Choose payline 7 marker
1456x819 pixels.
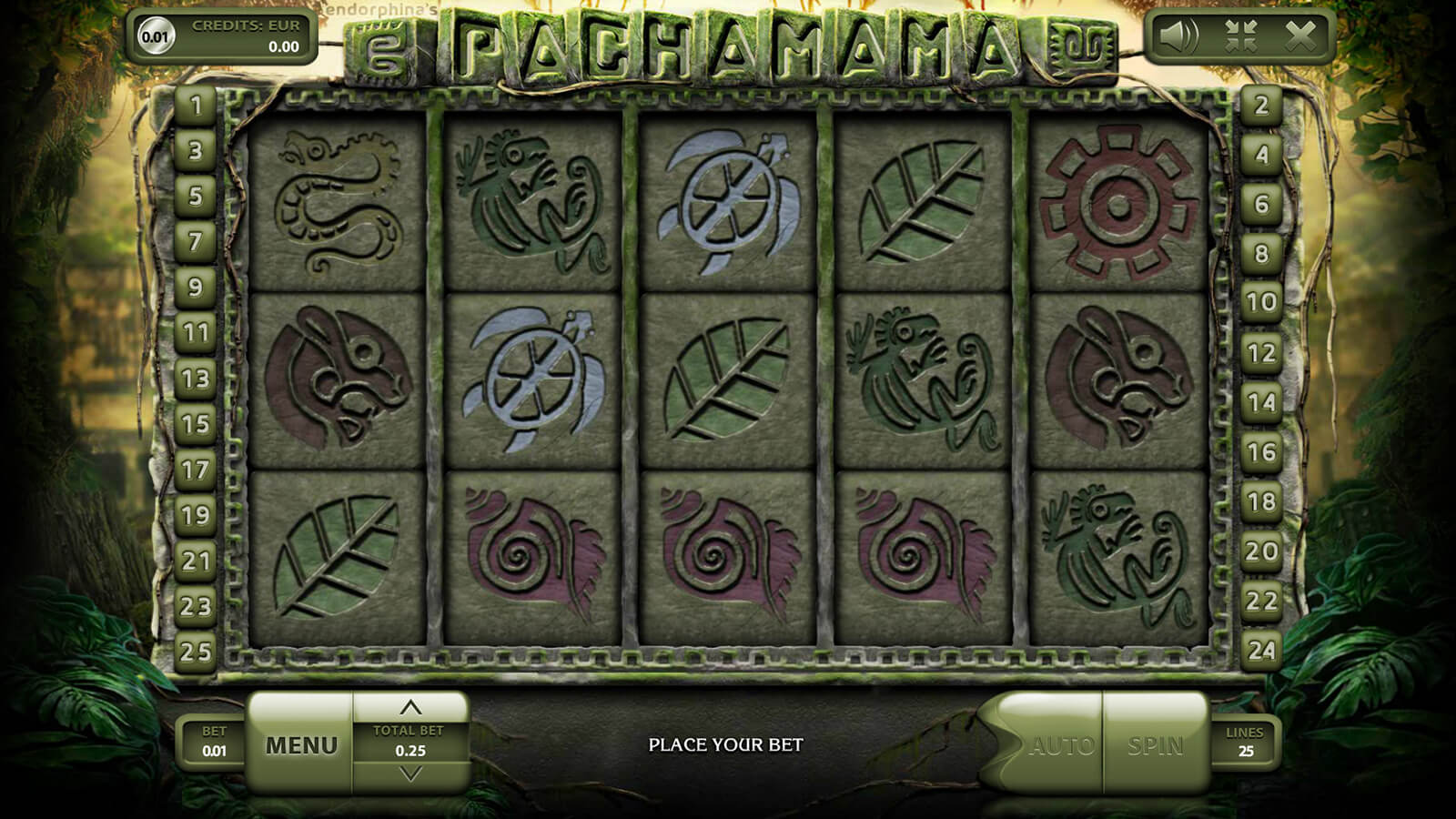point(196,242)
